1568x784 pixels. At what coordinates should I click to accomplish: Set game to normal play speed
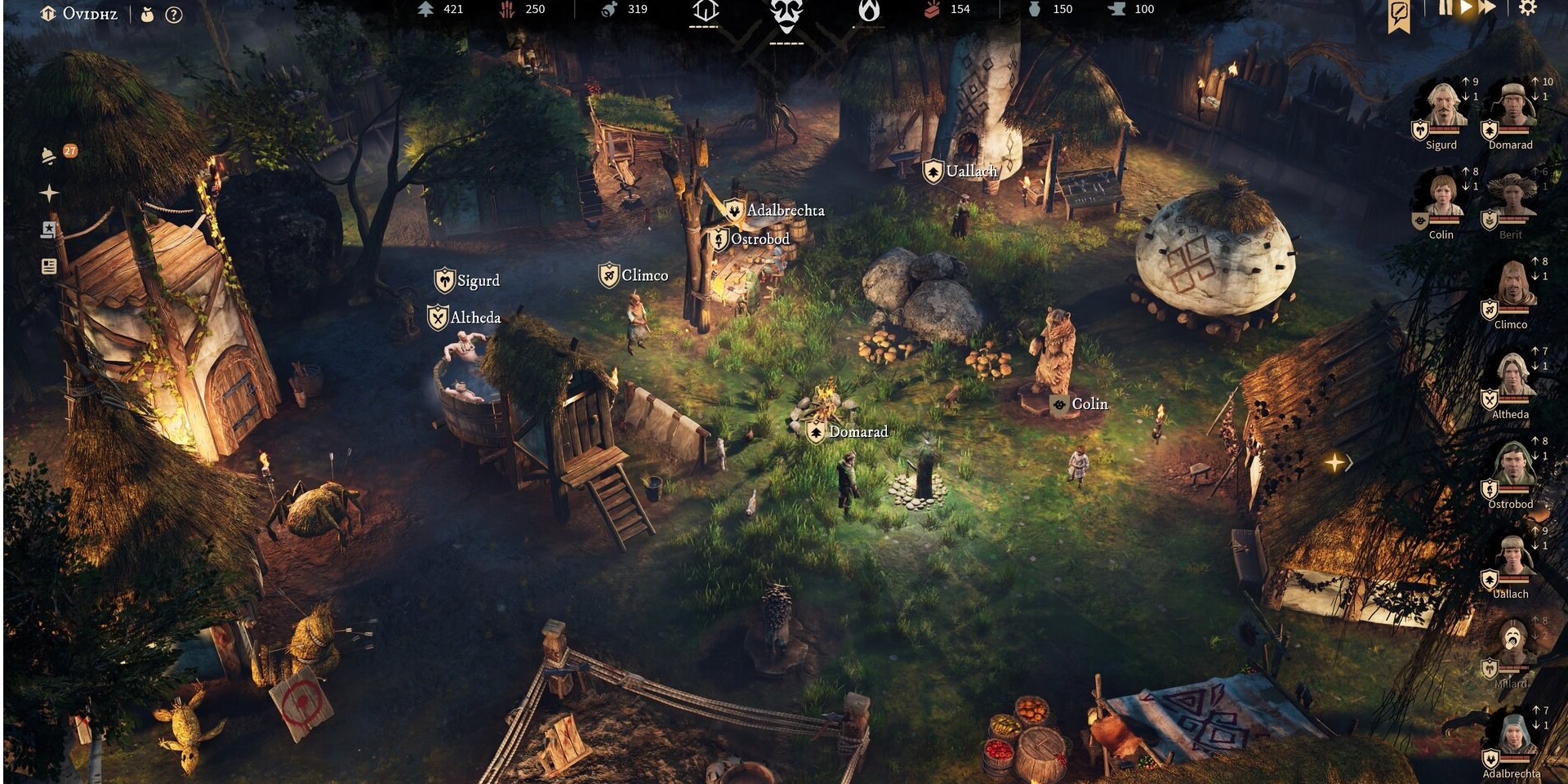1466,8
